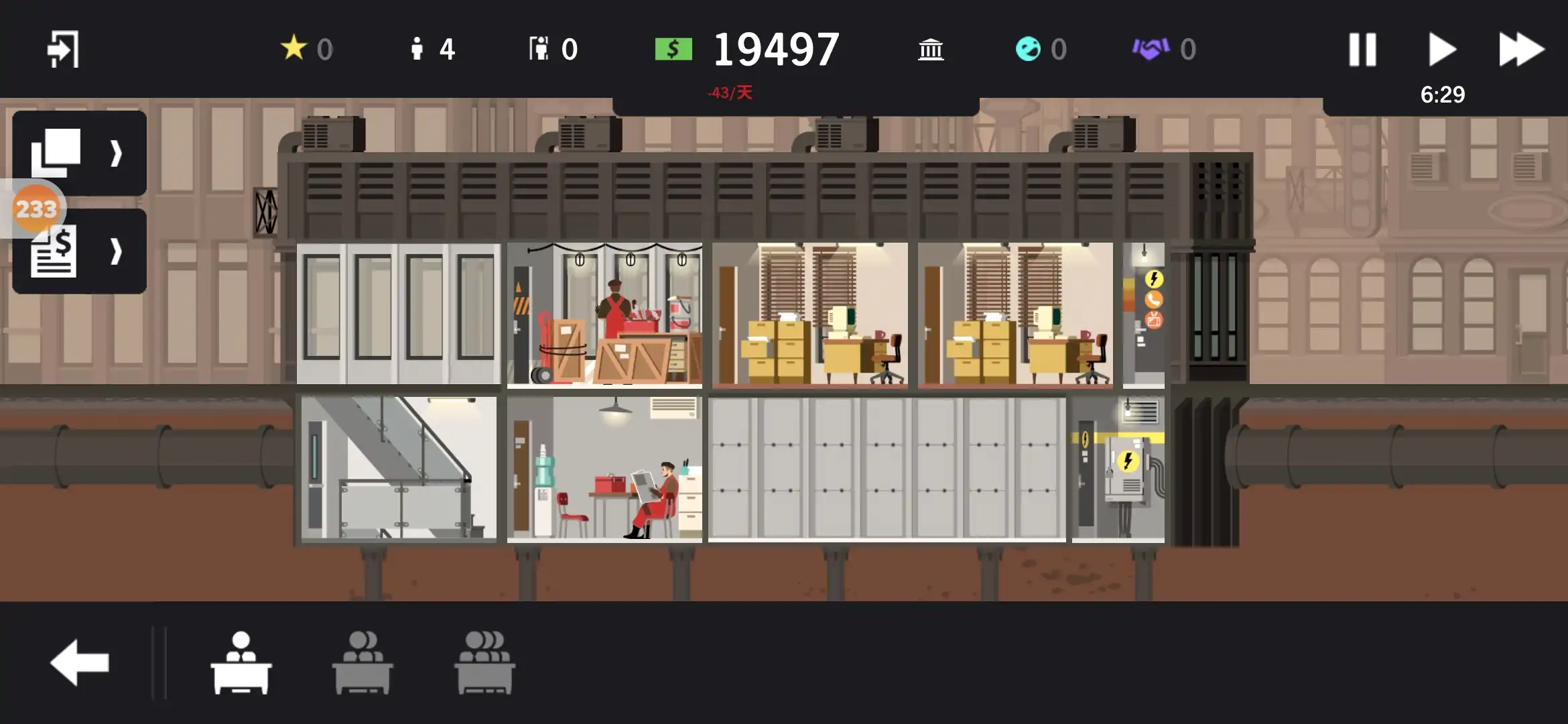Activate fast-forward speed
Screen dimensions: 1568x724
tap(1521, 50)
